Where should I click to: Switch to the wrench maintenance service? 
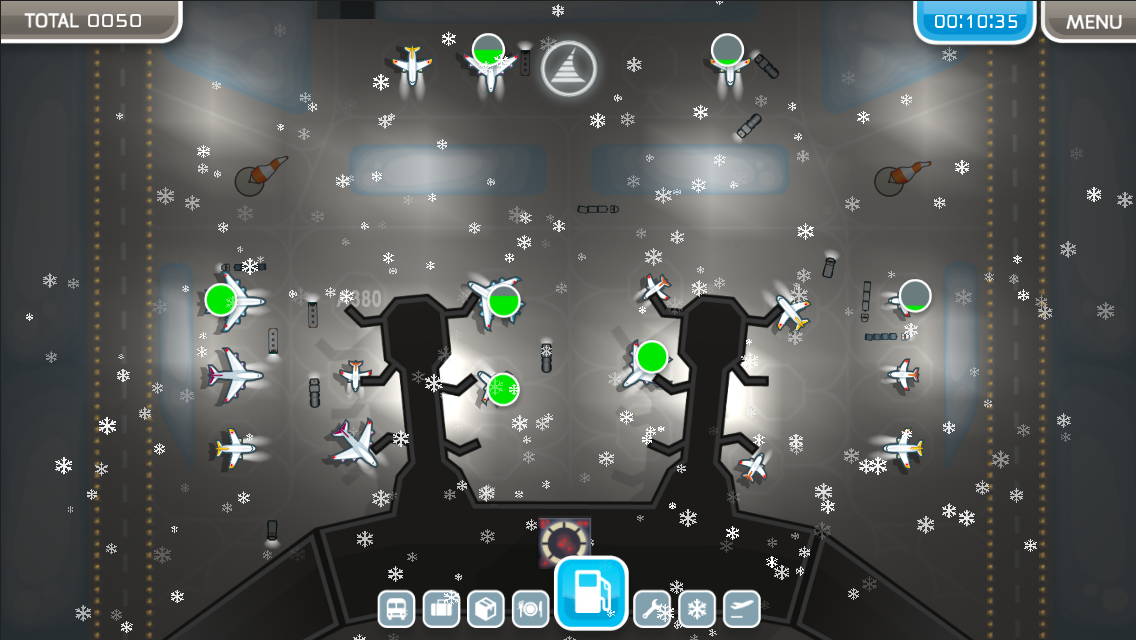[x=652, y=608]
